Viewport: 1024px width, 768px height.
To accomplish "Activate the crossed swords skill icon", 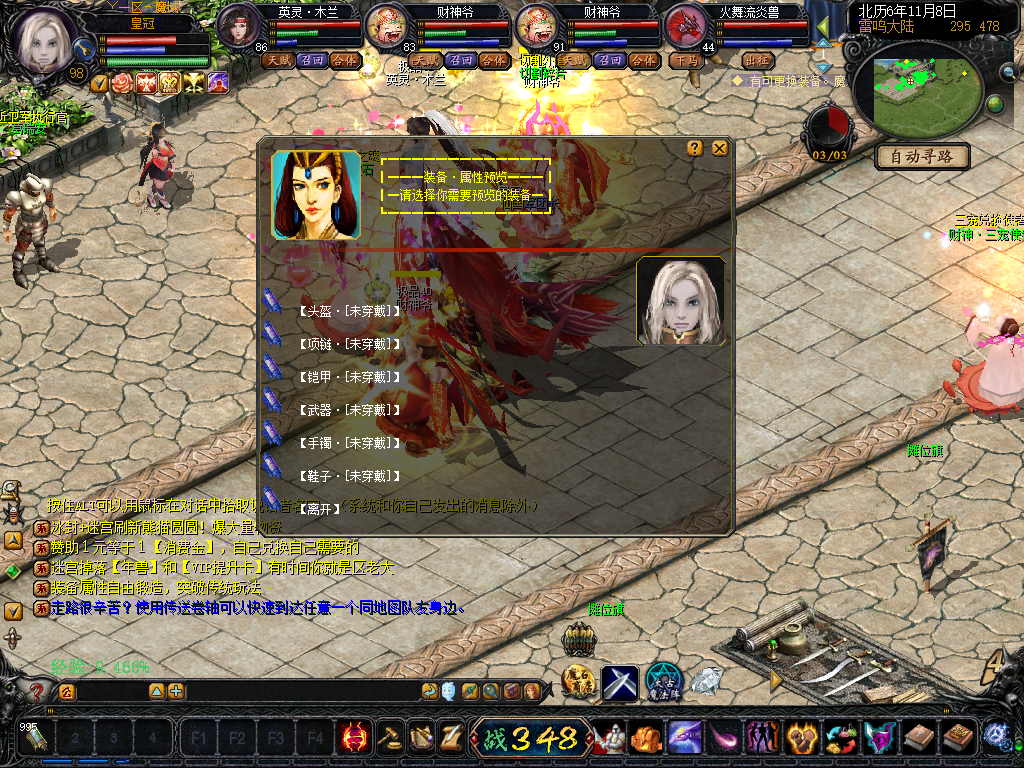I will coord(620,683).
